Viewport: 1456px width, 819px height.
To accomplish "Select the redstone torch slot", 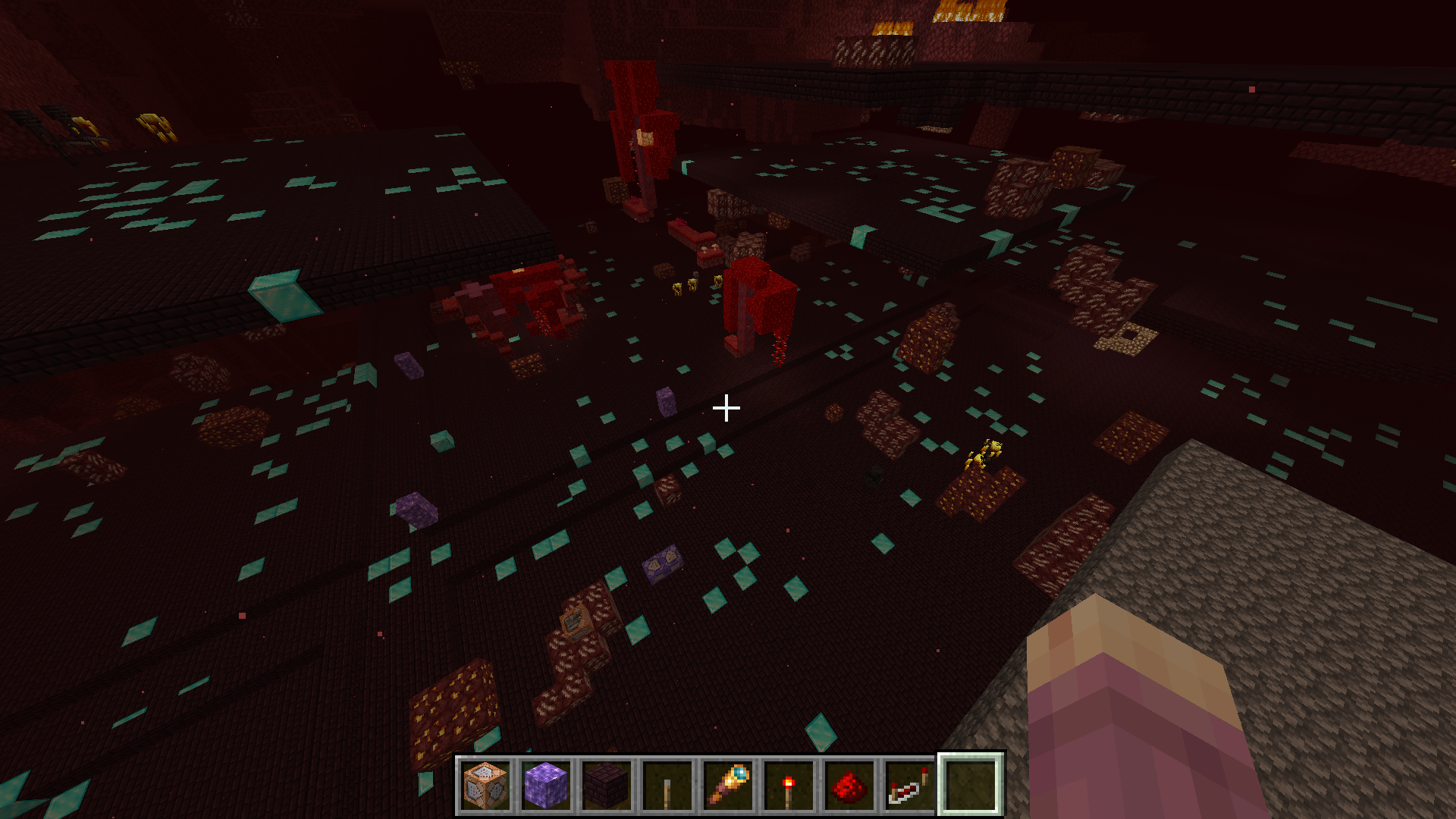I will pos(789,785).
